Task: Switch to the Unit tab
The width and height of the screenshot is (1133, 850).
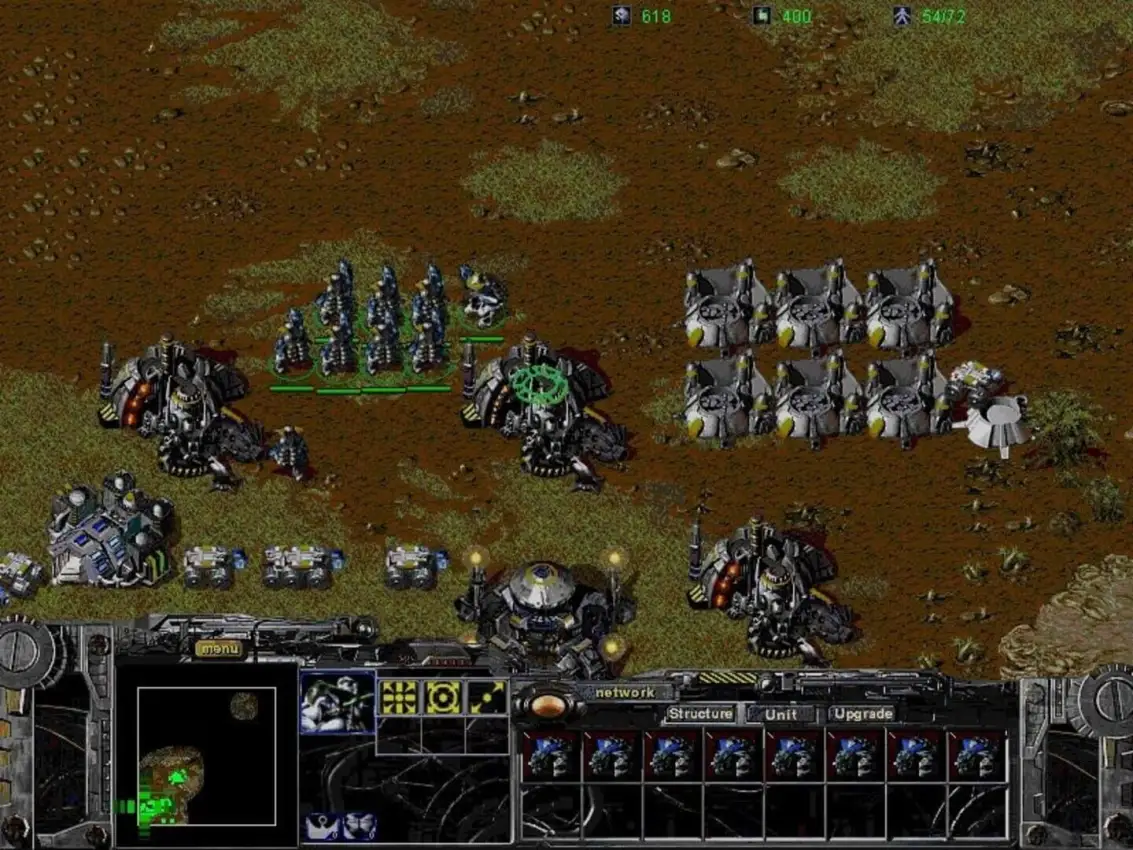Action: point(781,714)
